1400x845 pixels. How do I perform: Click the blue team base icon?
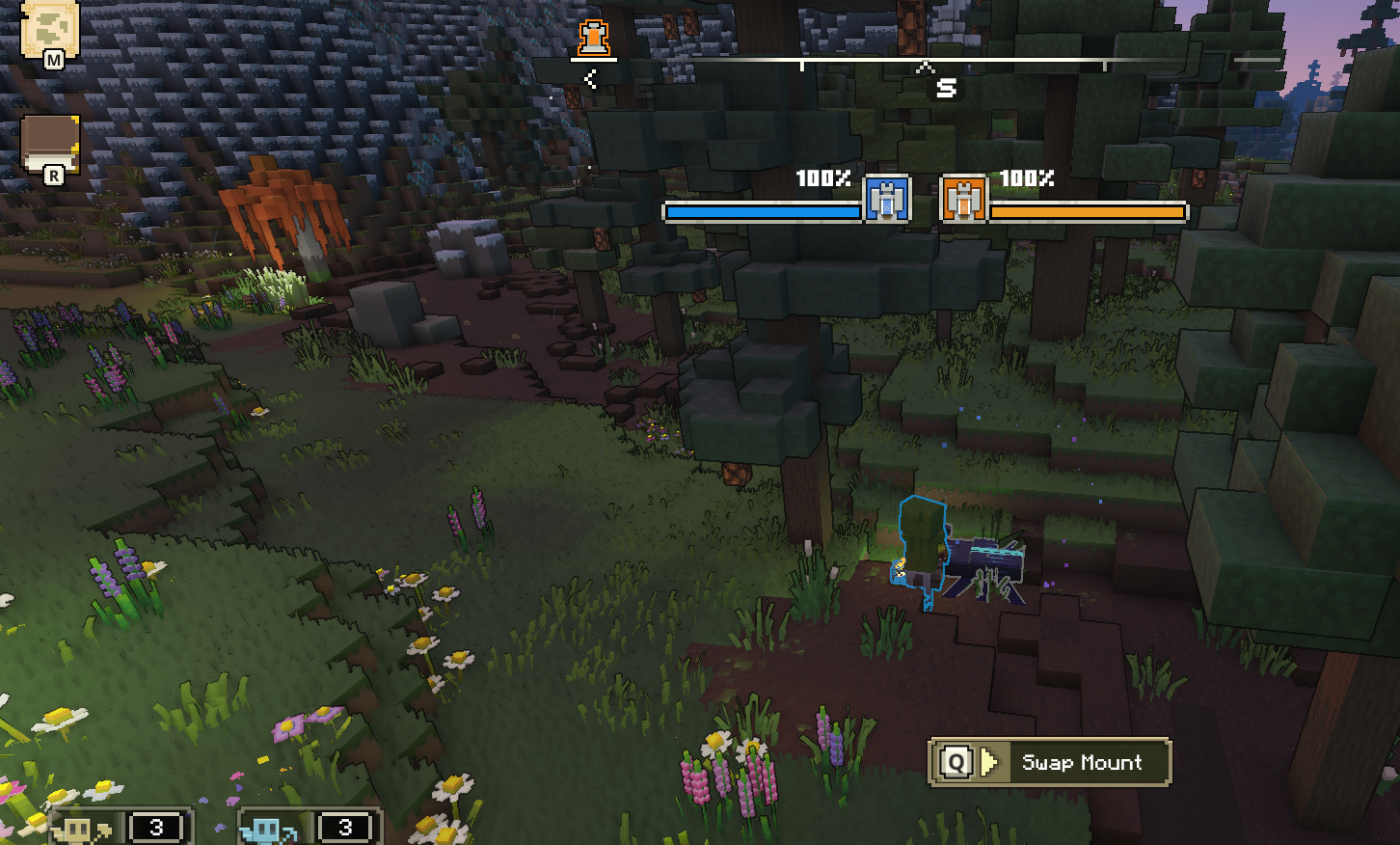click(x=886, y=200)
